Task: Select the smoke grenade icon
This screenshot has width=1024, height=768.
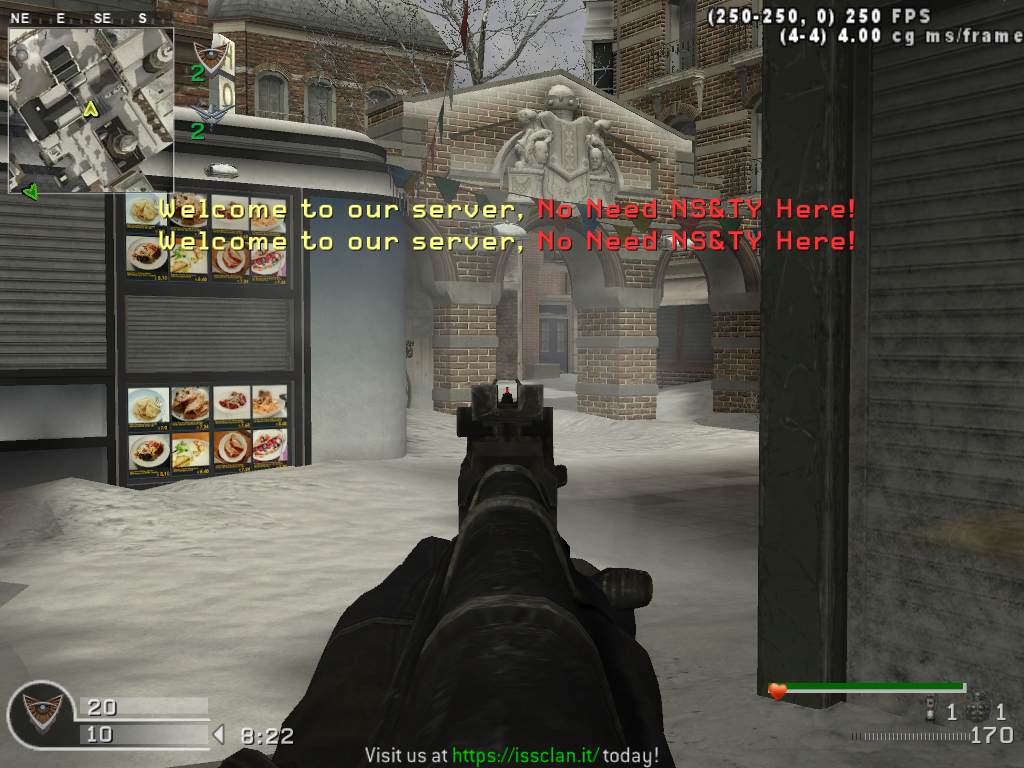Action: 931,711
